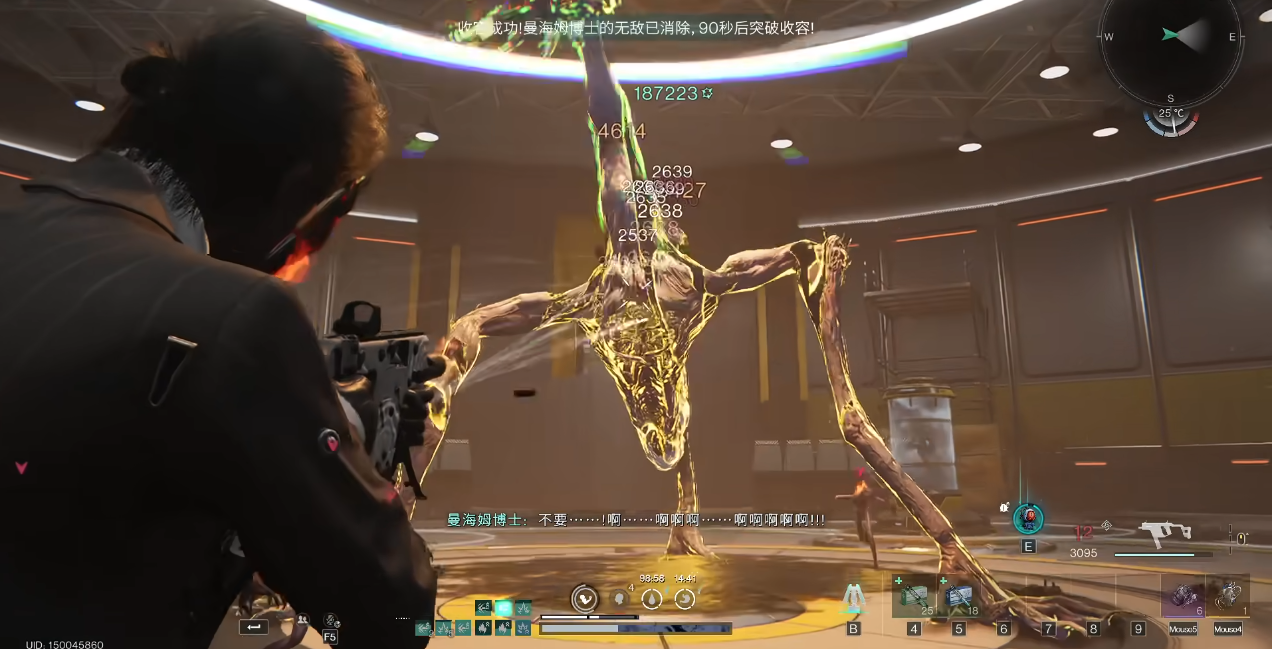Open the building mode pedestal icon

tap(853, 598)
